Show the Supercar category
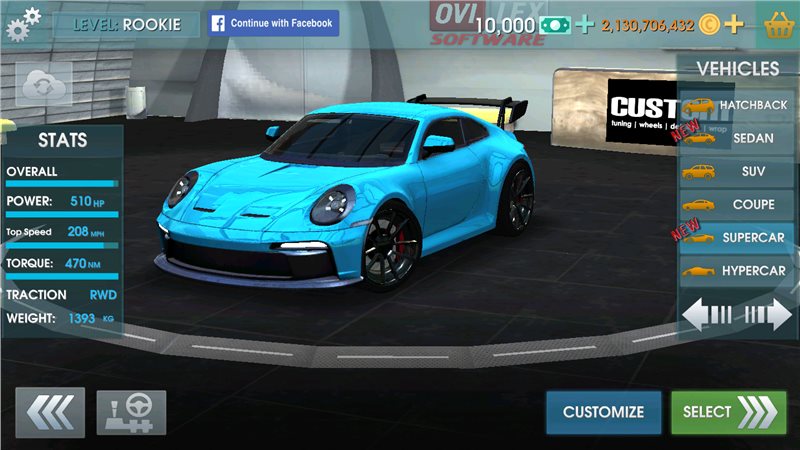This screenshot has width=800, height=450. click(737, 238)
